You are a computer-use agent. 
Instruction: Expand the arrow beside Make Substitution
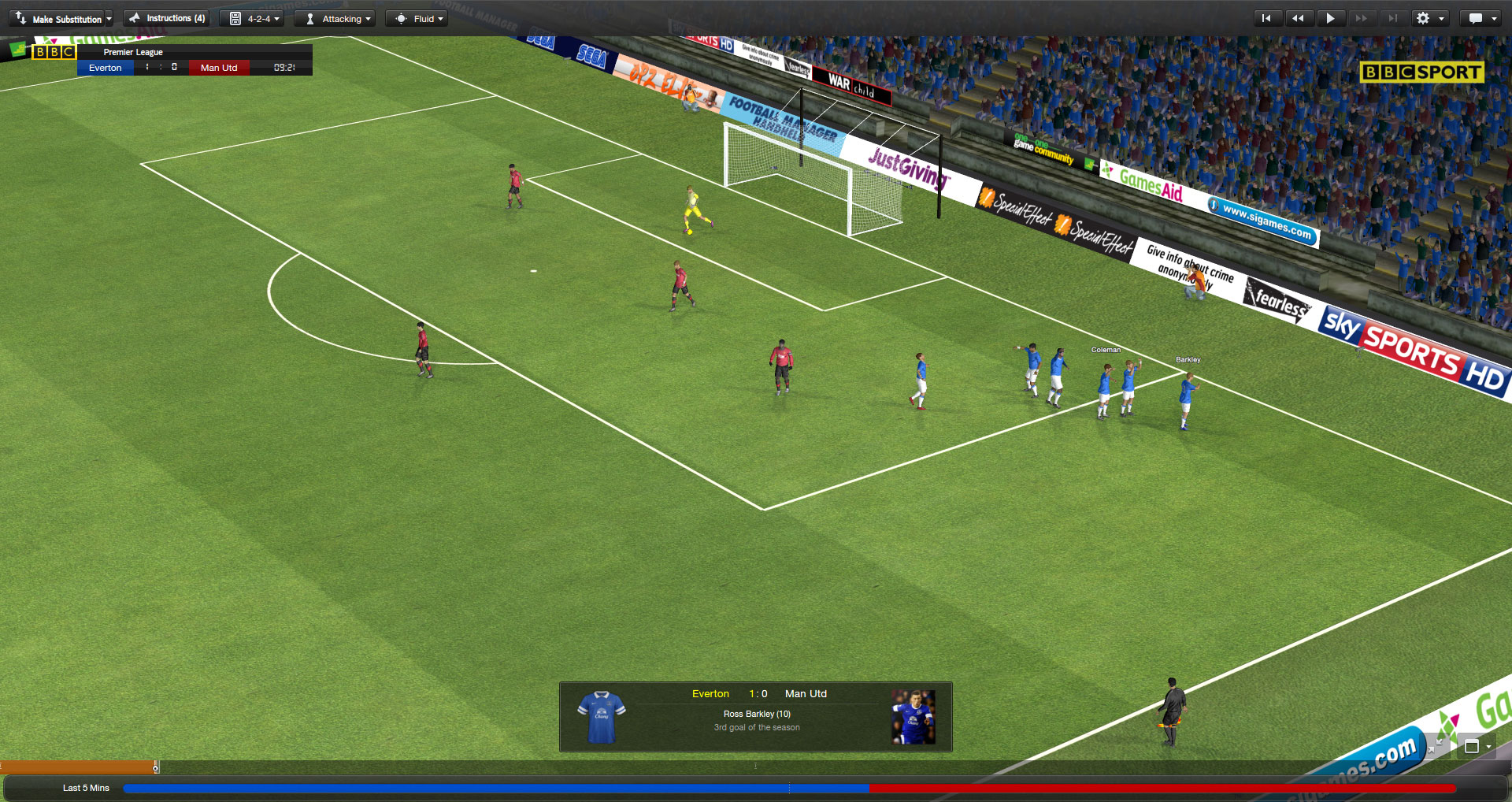109,19
